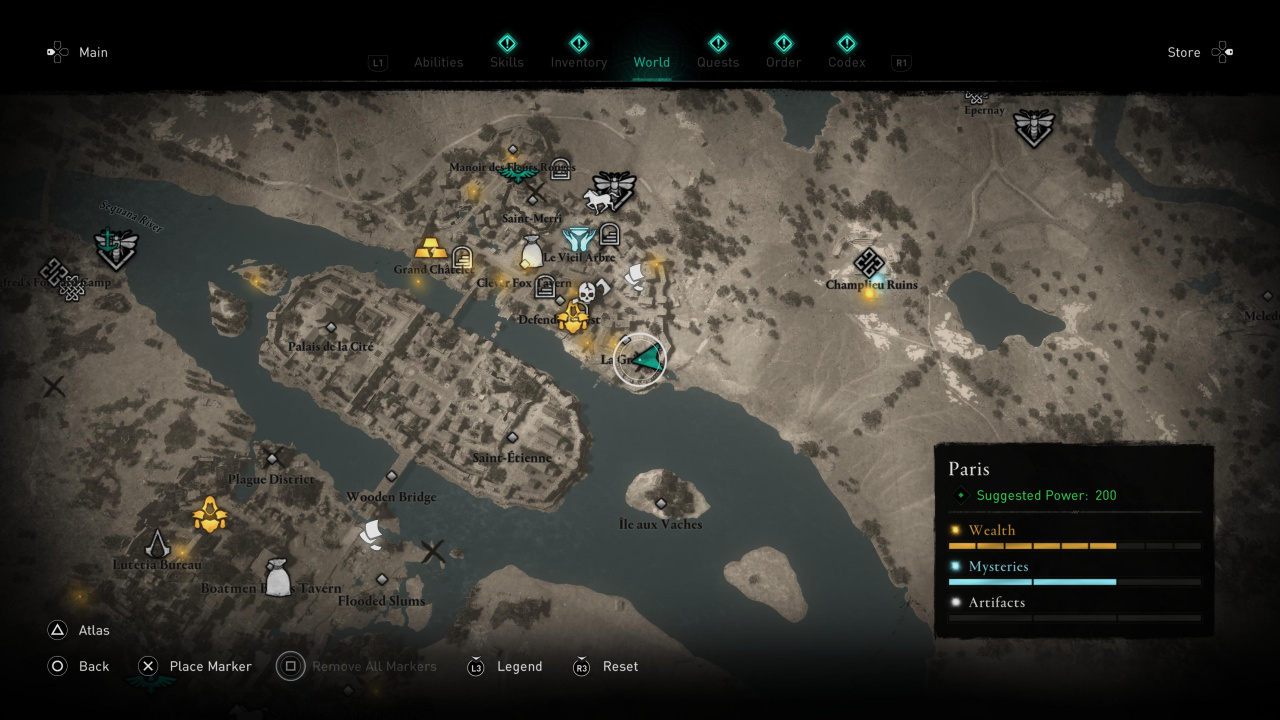Click the Champlieu Ruins map marker
The height and width of the screenshot is (720, 1280).
[869, 264]
